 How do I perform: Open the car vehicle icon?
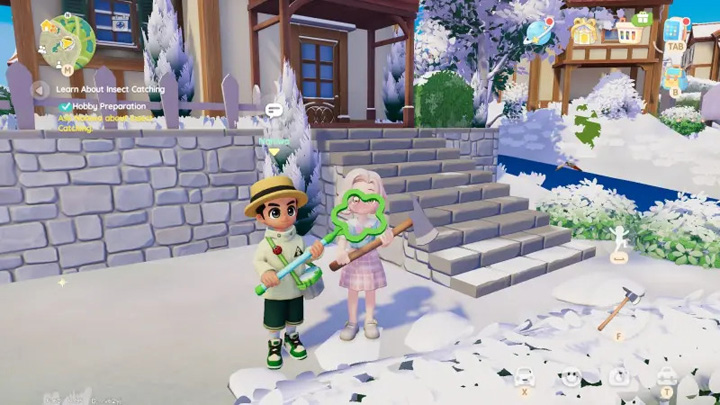click(524, 376)
